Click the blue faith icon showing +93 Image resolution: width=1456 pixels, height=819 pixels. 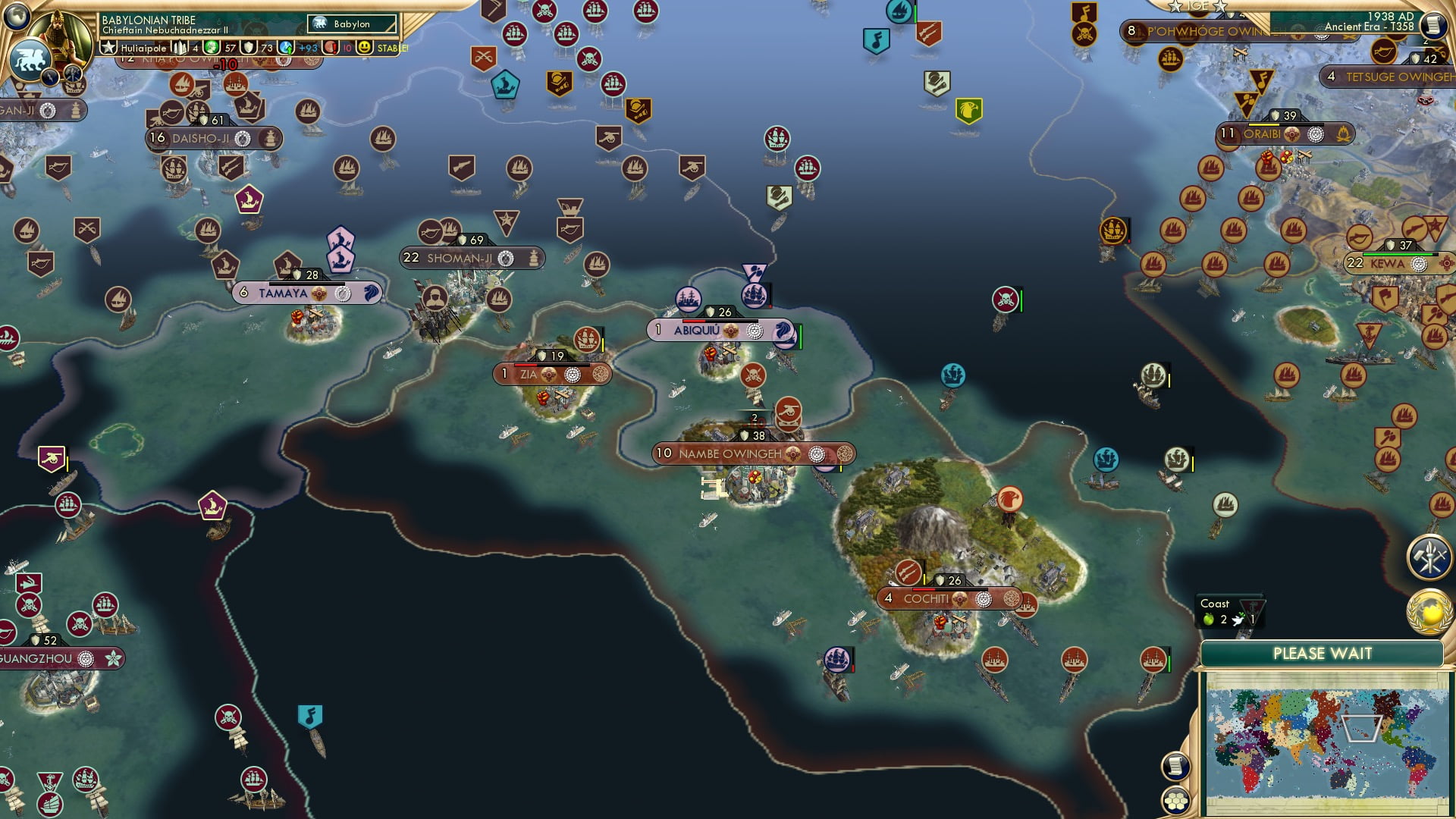tap(285, 49)
